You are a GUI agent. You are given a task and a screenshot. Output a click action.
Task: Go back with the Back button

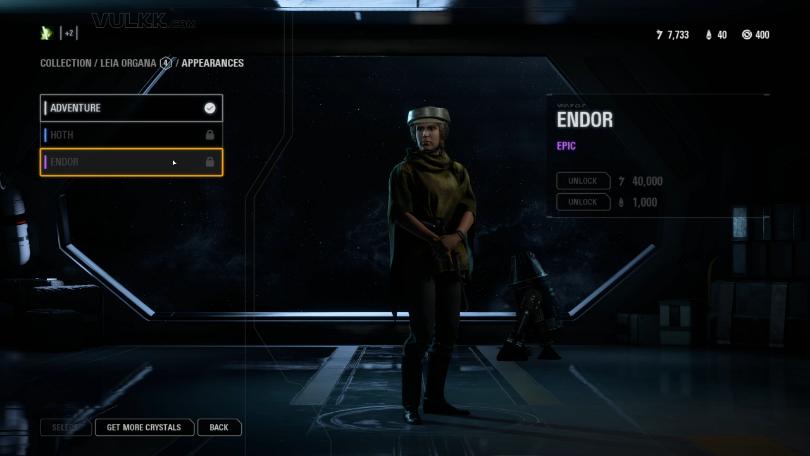pyautogui.click(x=219, y=427)
